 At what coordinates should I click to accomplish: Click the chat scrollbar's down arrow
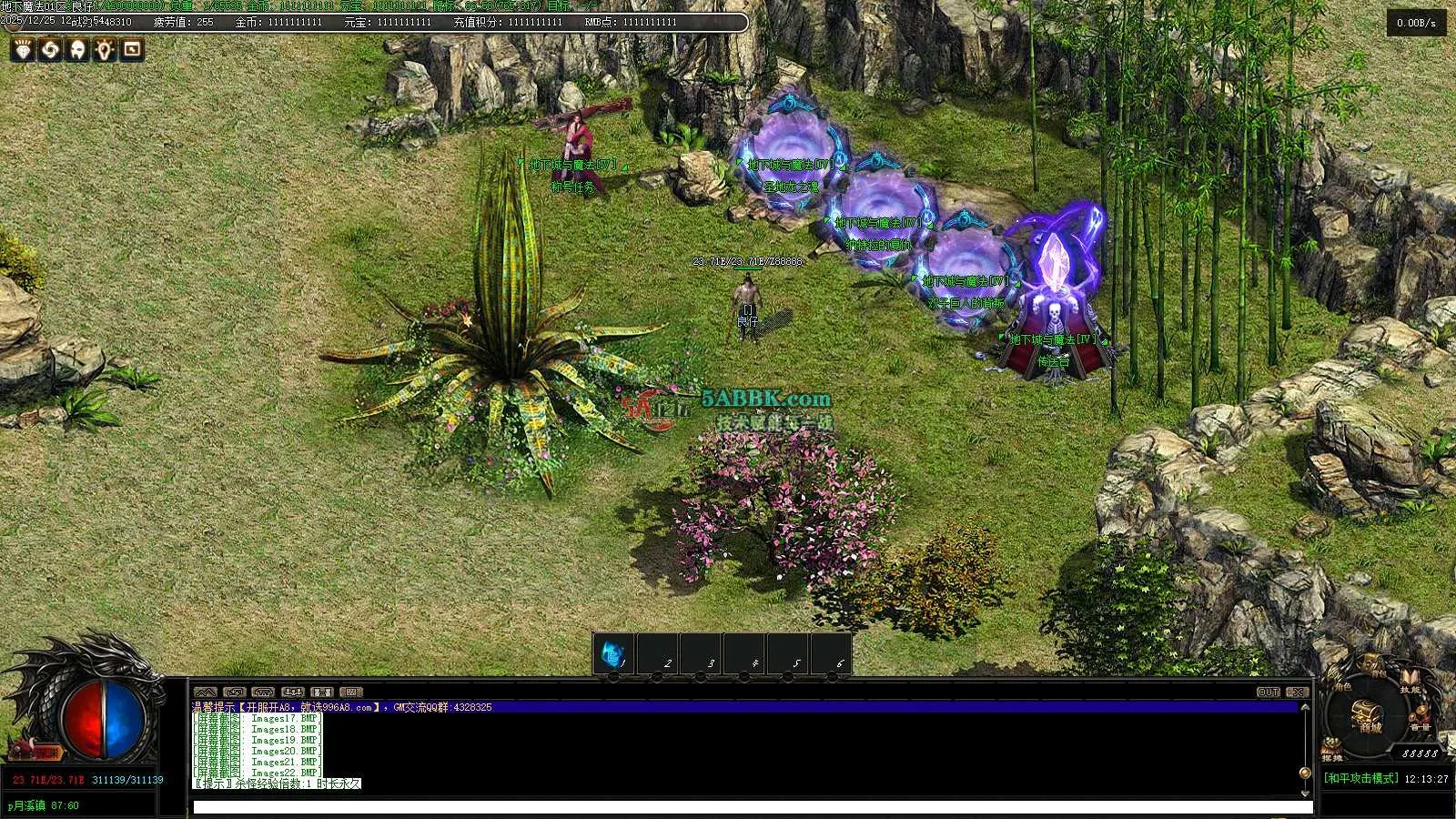pos(1305,773)
